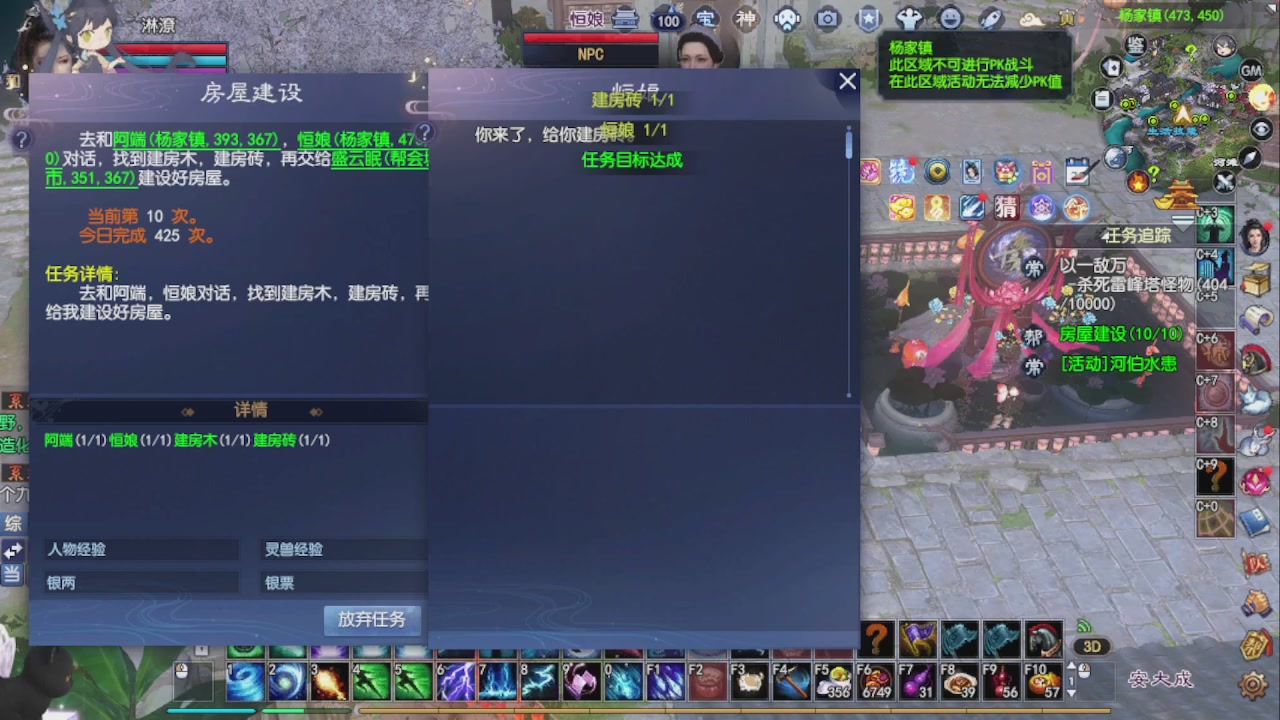1280x720 pixels.
Task: Click the 鉴 appraisal icon near the minimap
Action: [x=1137, y=45]
